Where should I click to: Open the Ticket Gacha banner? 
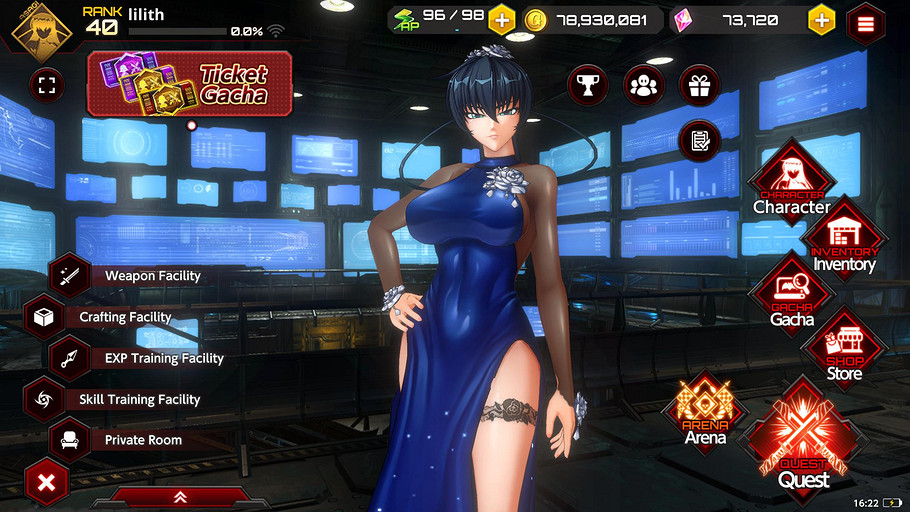click(191, 84)
